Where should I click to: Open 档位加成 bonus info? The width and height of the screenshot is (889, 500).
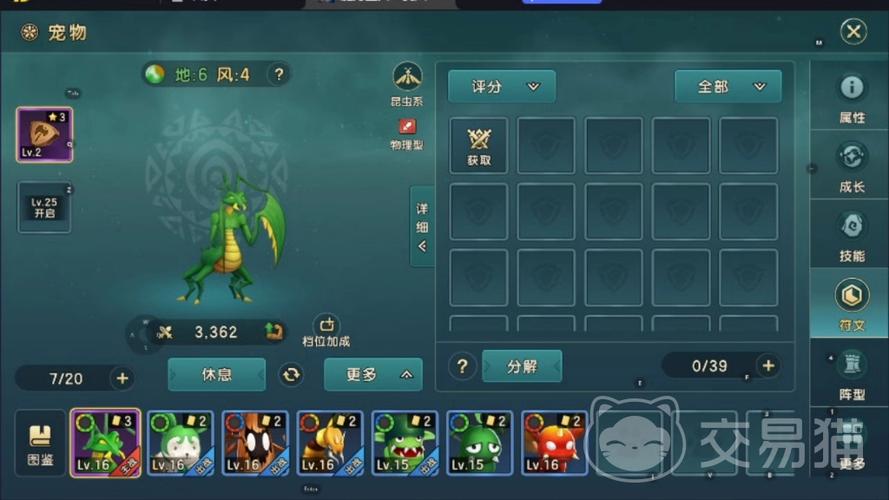click(326, 331)
